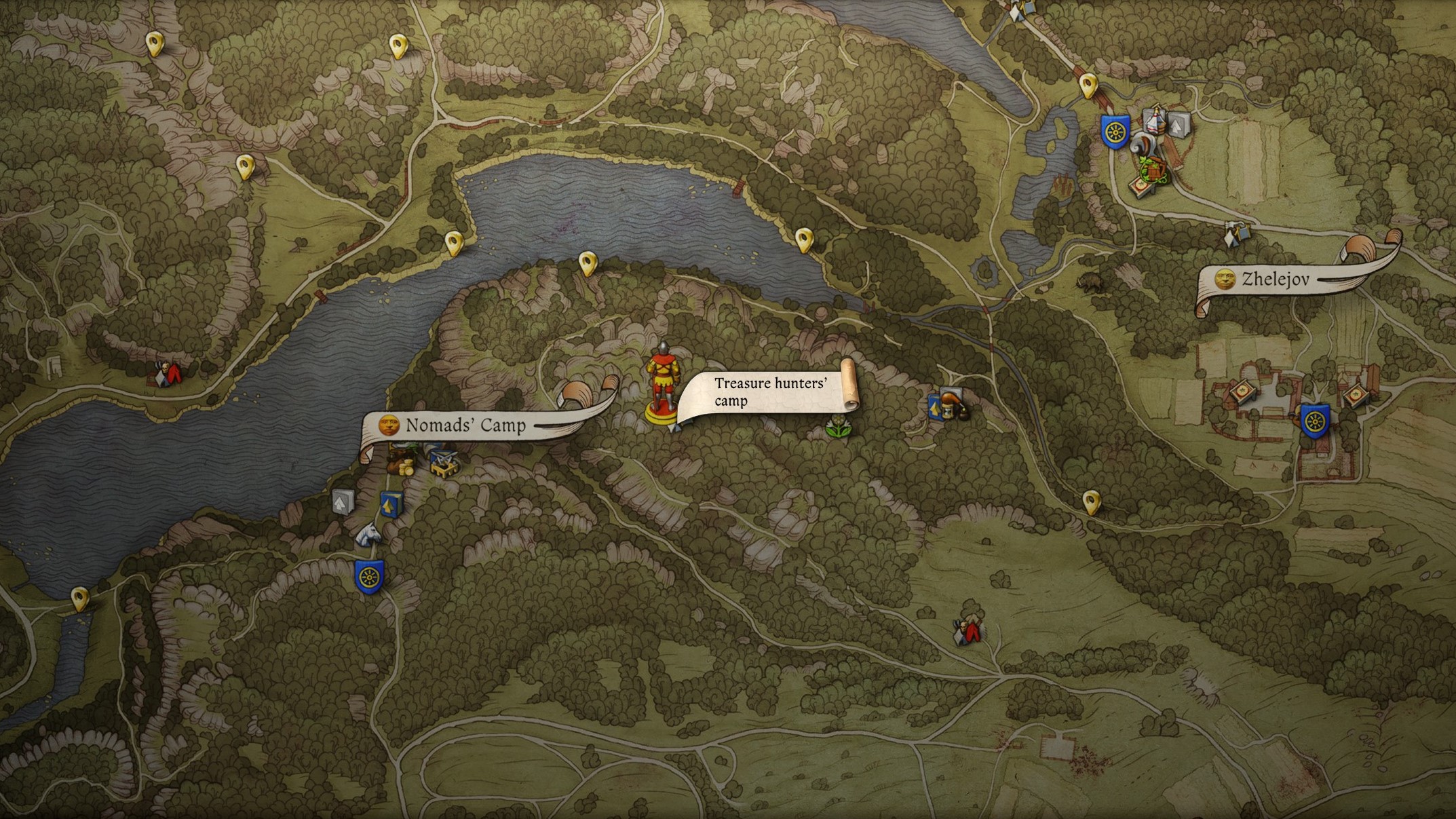Viewport: 1456px width, 819px height.
Task: Select the herb flower map marker
Action: click(838, 426)
